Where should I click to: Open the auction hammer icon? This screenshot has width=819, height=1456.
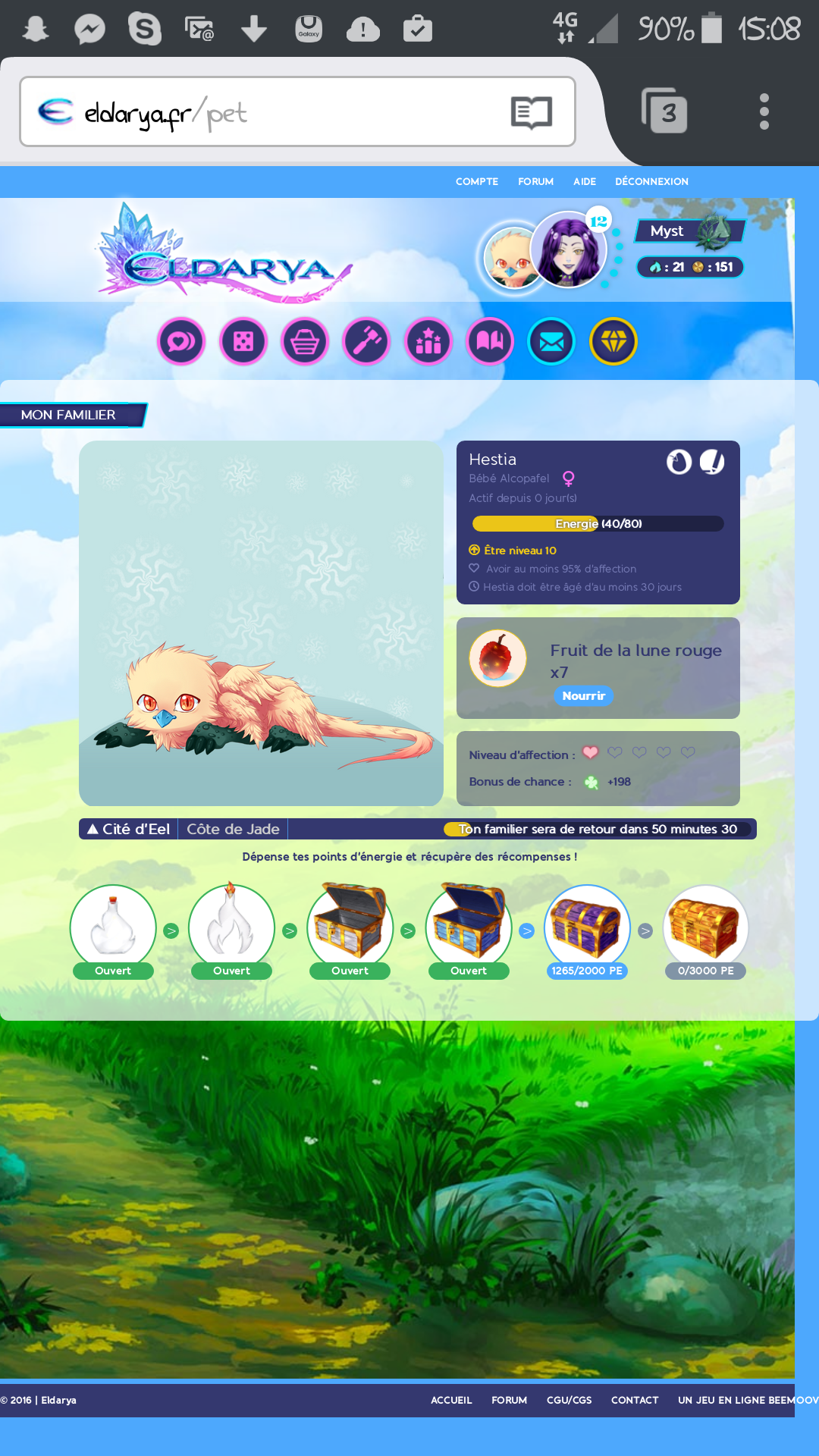[366, 341]
